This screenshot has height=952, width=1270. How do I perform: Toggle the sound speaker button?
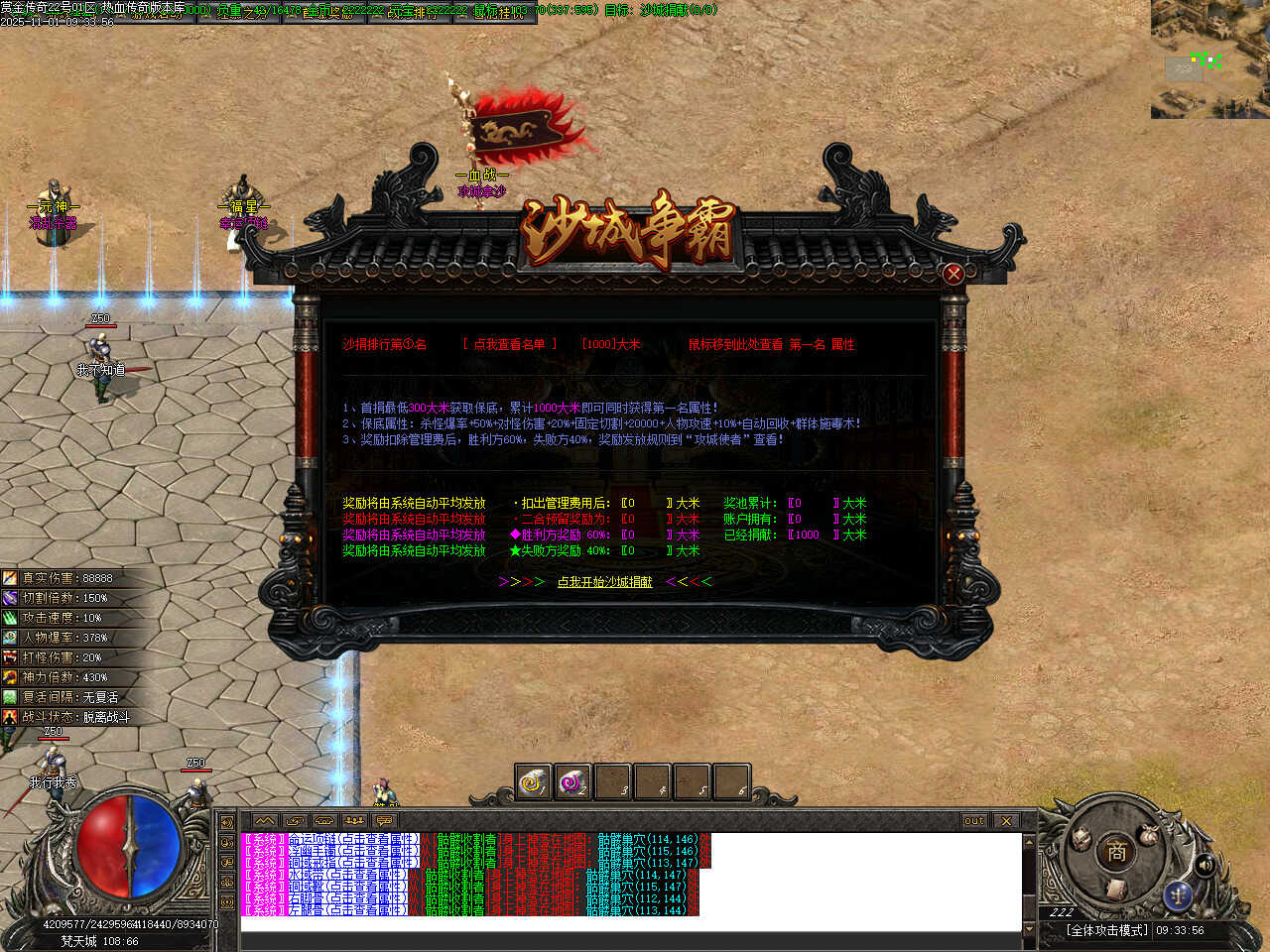tap(1205, 866)
